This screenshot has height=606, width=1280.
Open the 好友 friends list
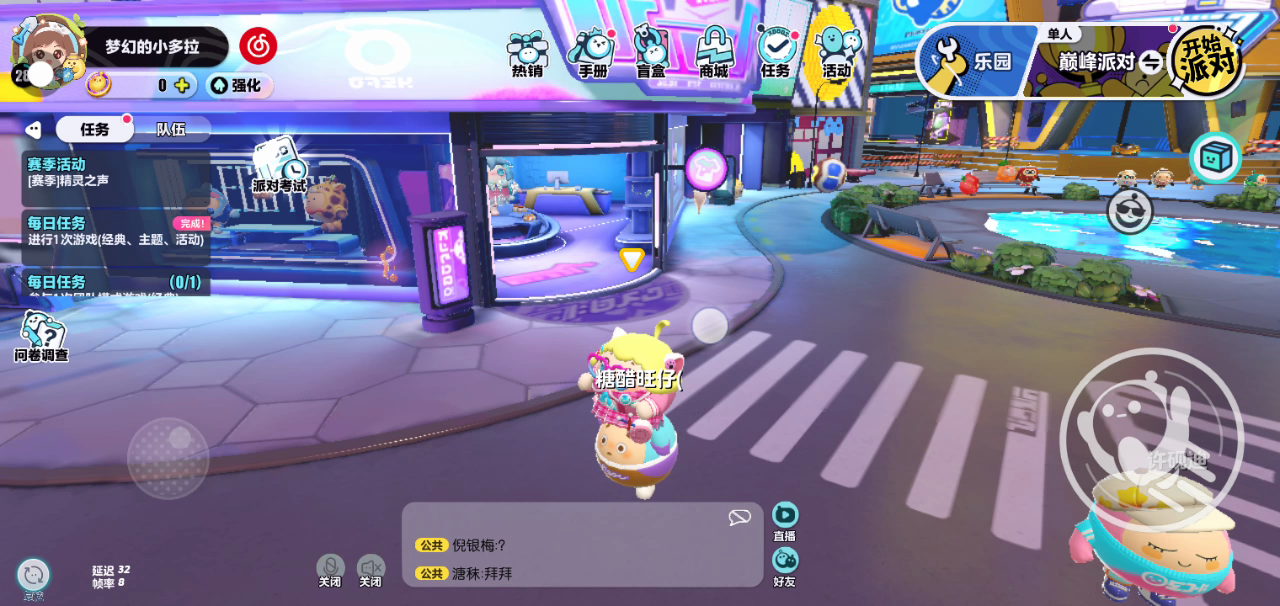(x=785, y=565)
